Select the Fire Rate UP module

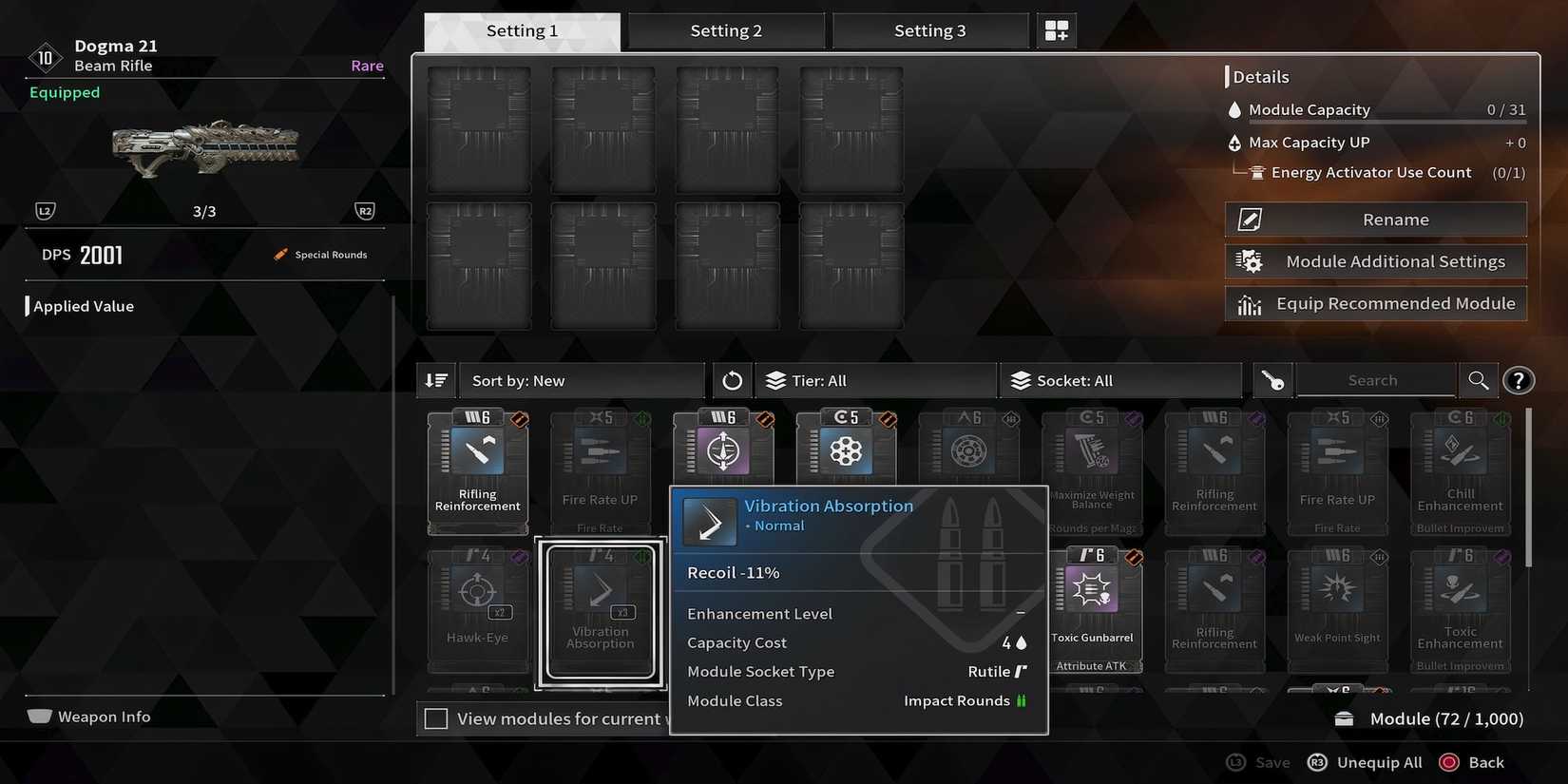[x=601, y=472]
